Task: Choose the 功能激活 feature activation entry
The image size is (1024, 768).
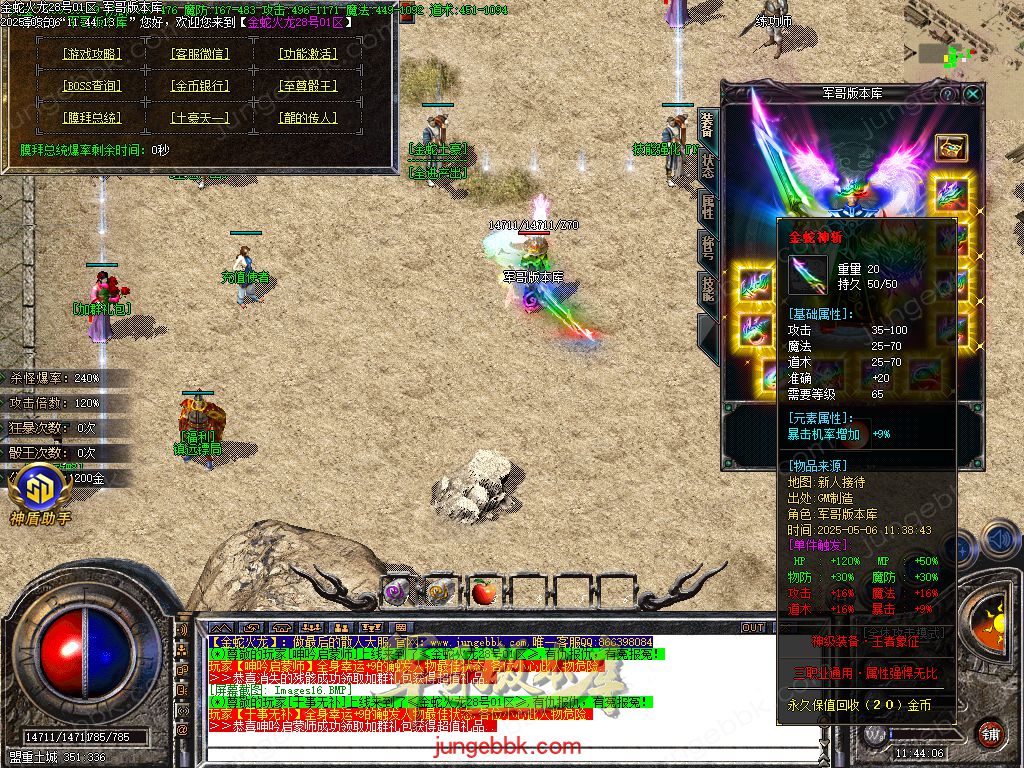Action: point(307,54)
